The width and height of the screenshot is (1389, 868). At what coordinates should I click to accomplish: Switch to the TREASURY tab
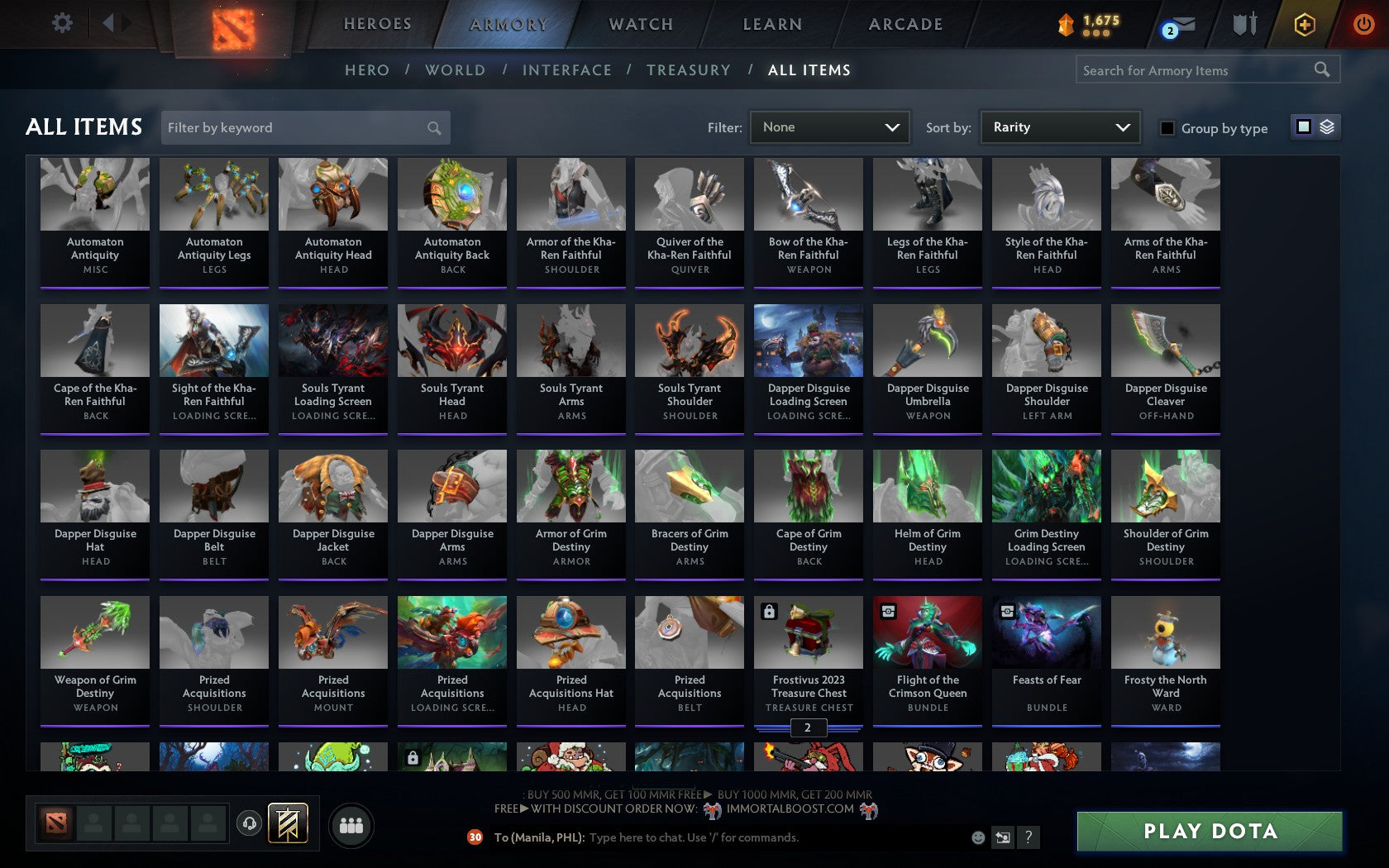[689, 70]
